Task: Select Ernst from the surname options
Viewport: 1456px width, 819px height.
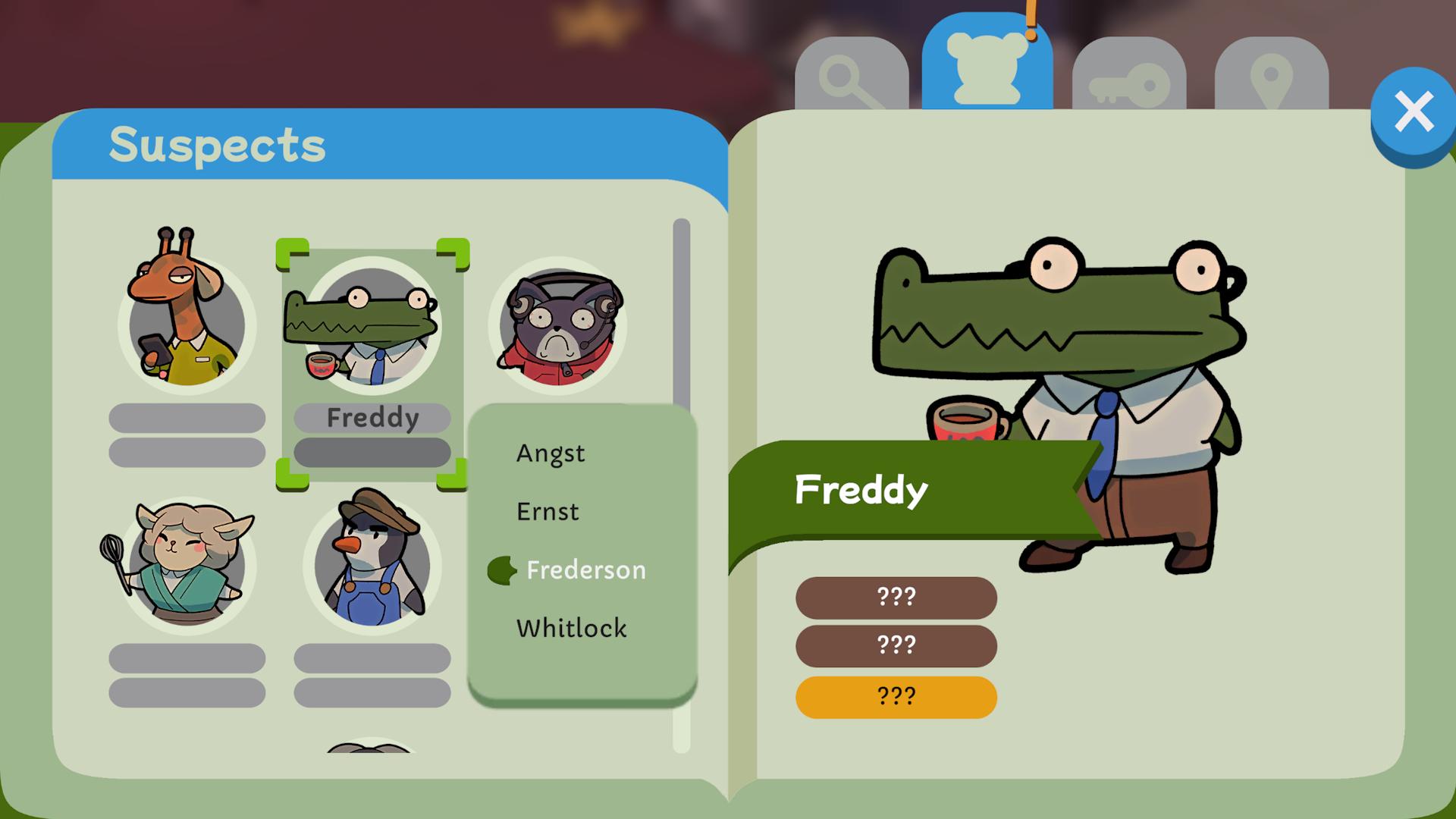Action: point(548,511)
